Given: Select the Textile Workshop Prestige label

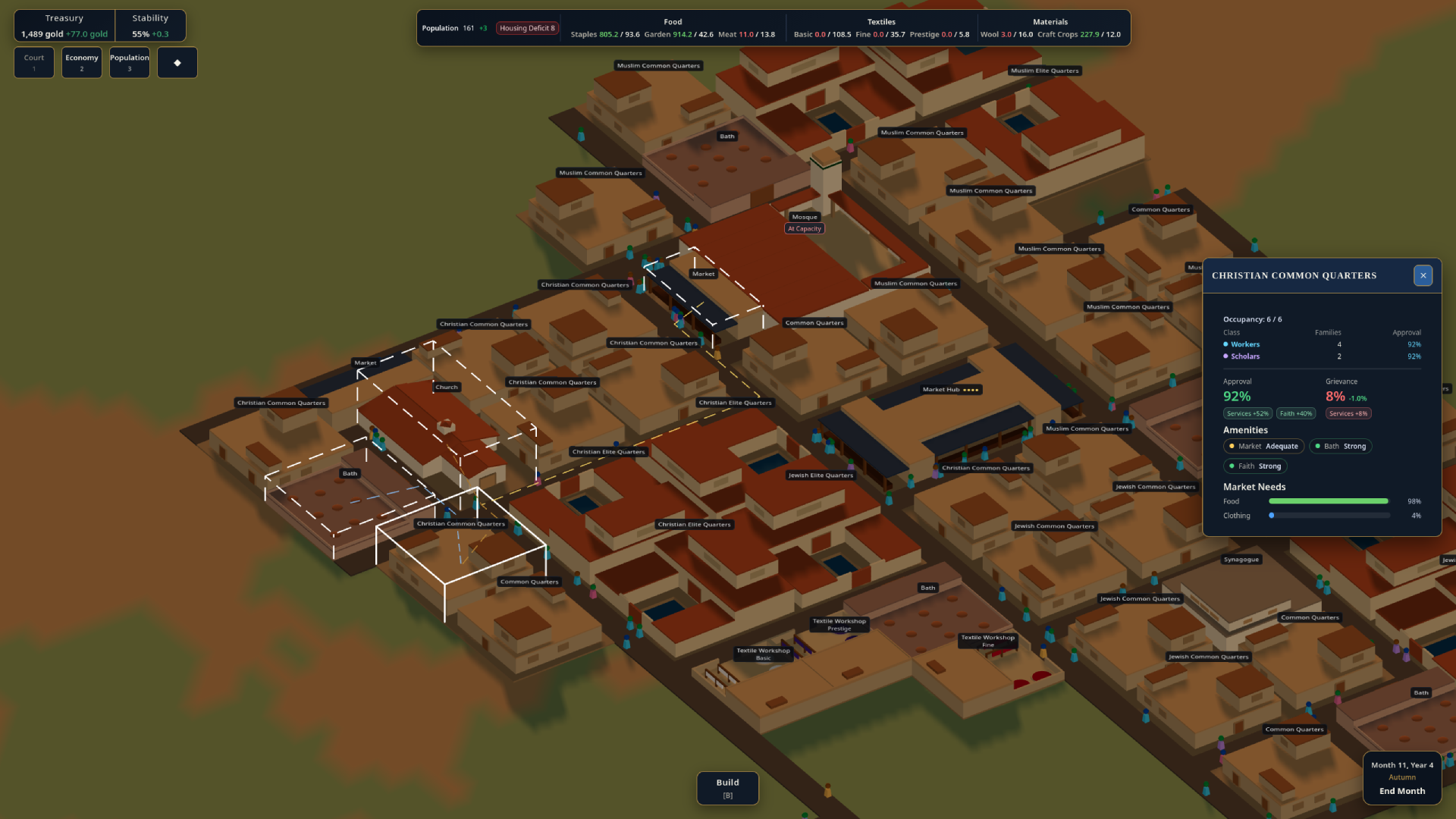Looking at the screenshot, I should (839, 624).
